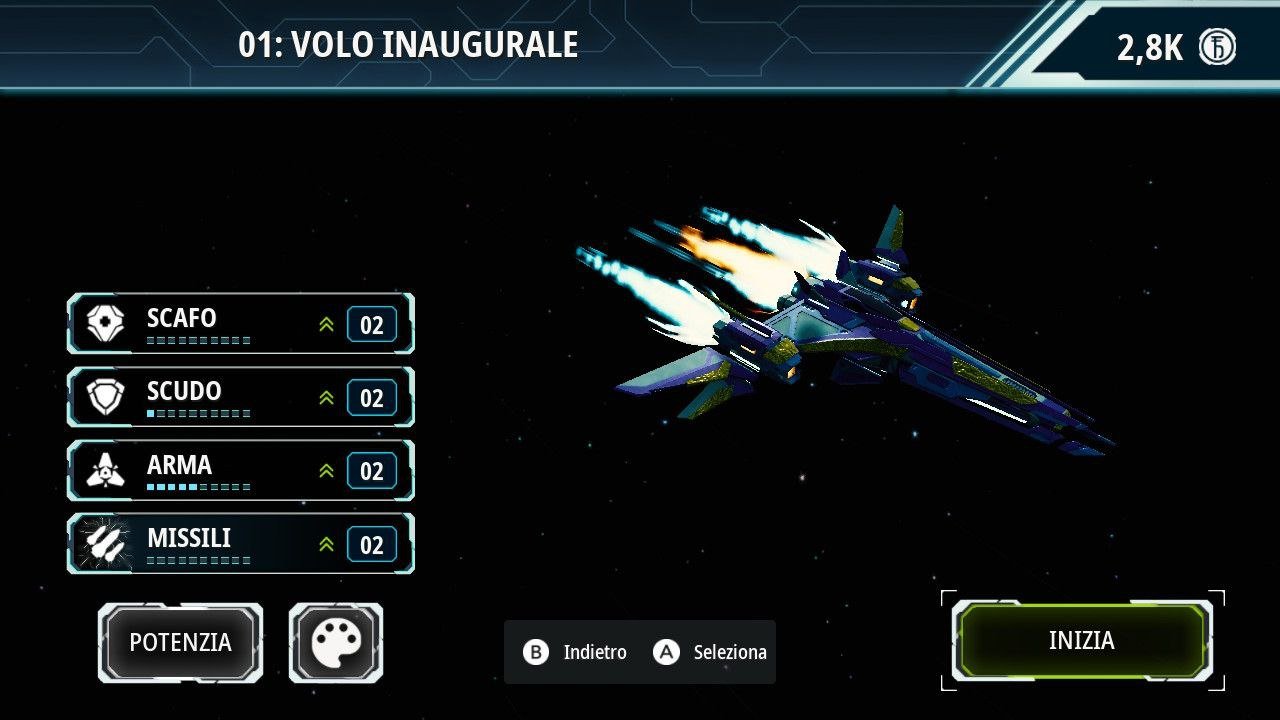Open the MISSILI upgrade row
Screen dimensions: 1280x720
pyautogui.click(x=240, y=543)
